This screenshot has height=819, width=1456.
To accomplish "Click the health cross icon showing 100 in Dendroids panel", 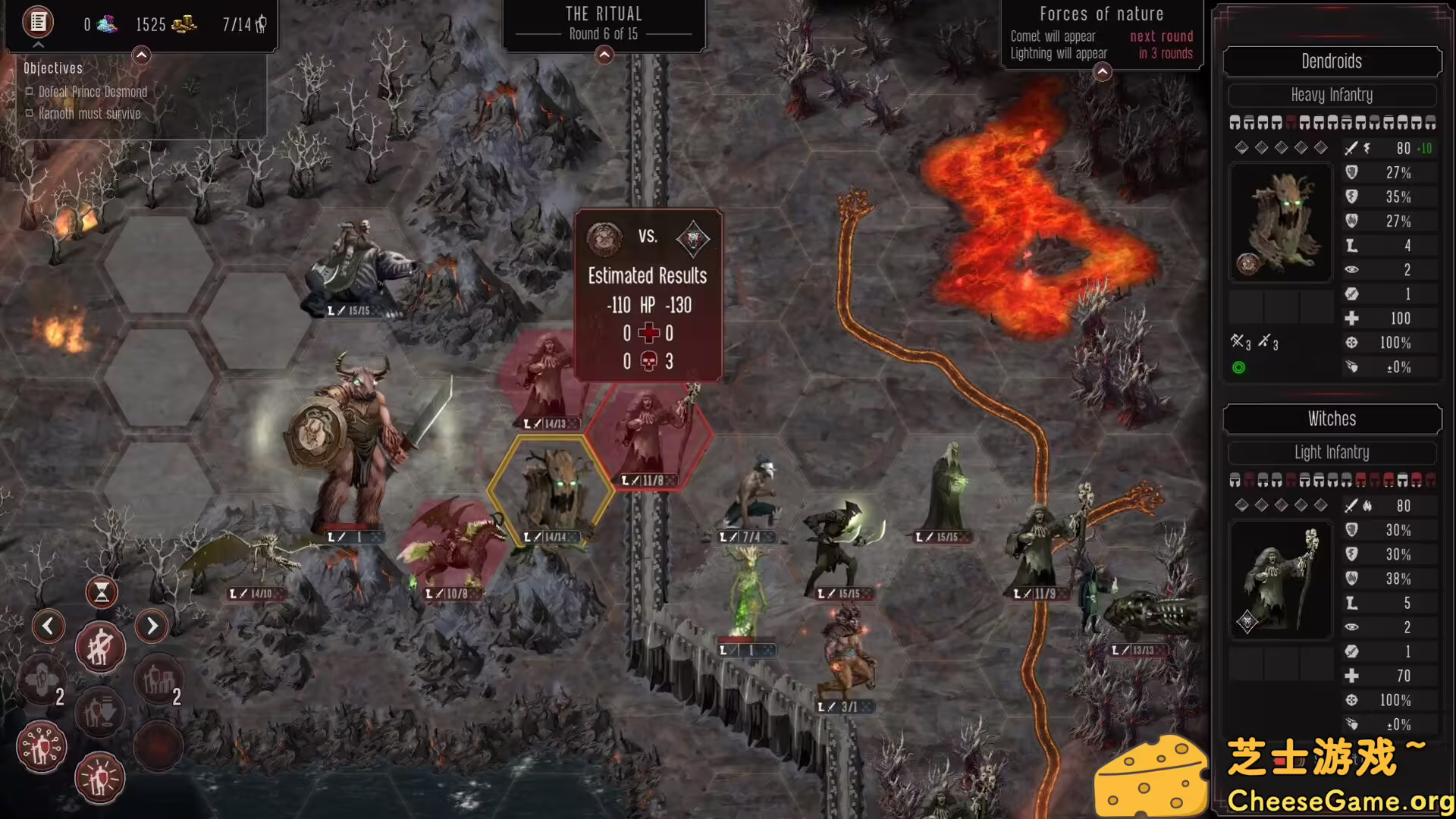I will coord(1351,318).
